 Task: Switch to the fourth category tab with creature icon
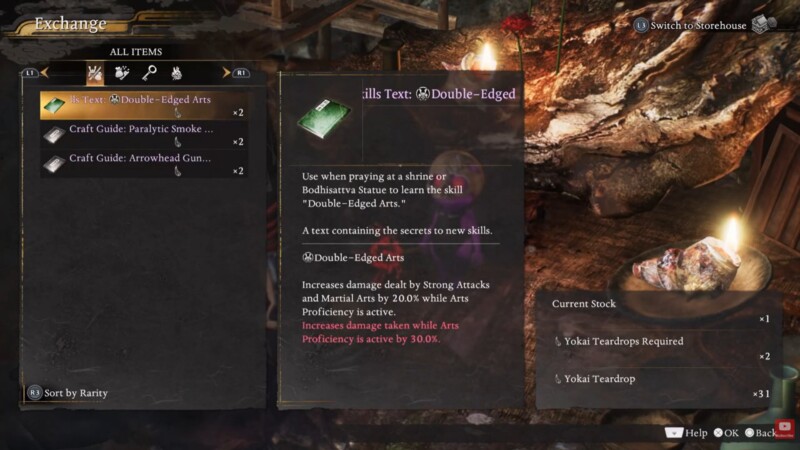click(x=176, y=73)
